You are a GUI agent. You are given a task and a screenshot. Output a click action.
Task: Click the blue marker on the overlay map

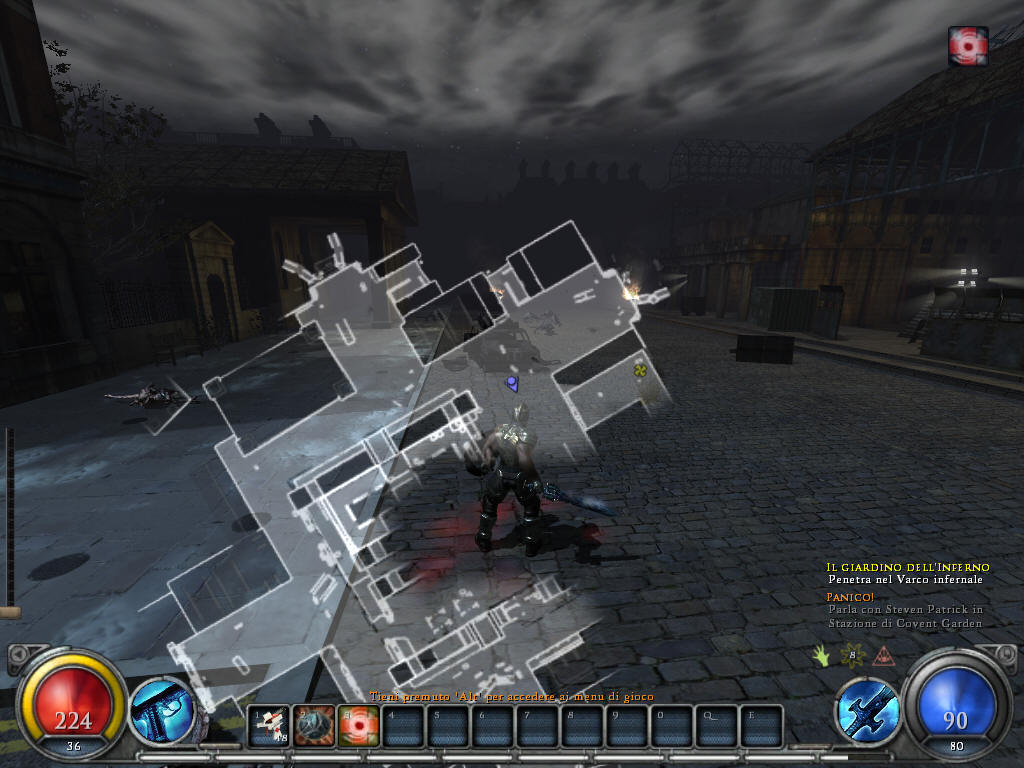(x=512, y=383)
